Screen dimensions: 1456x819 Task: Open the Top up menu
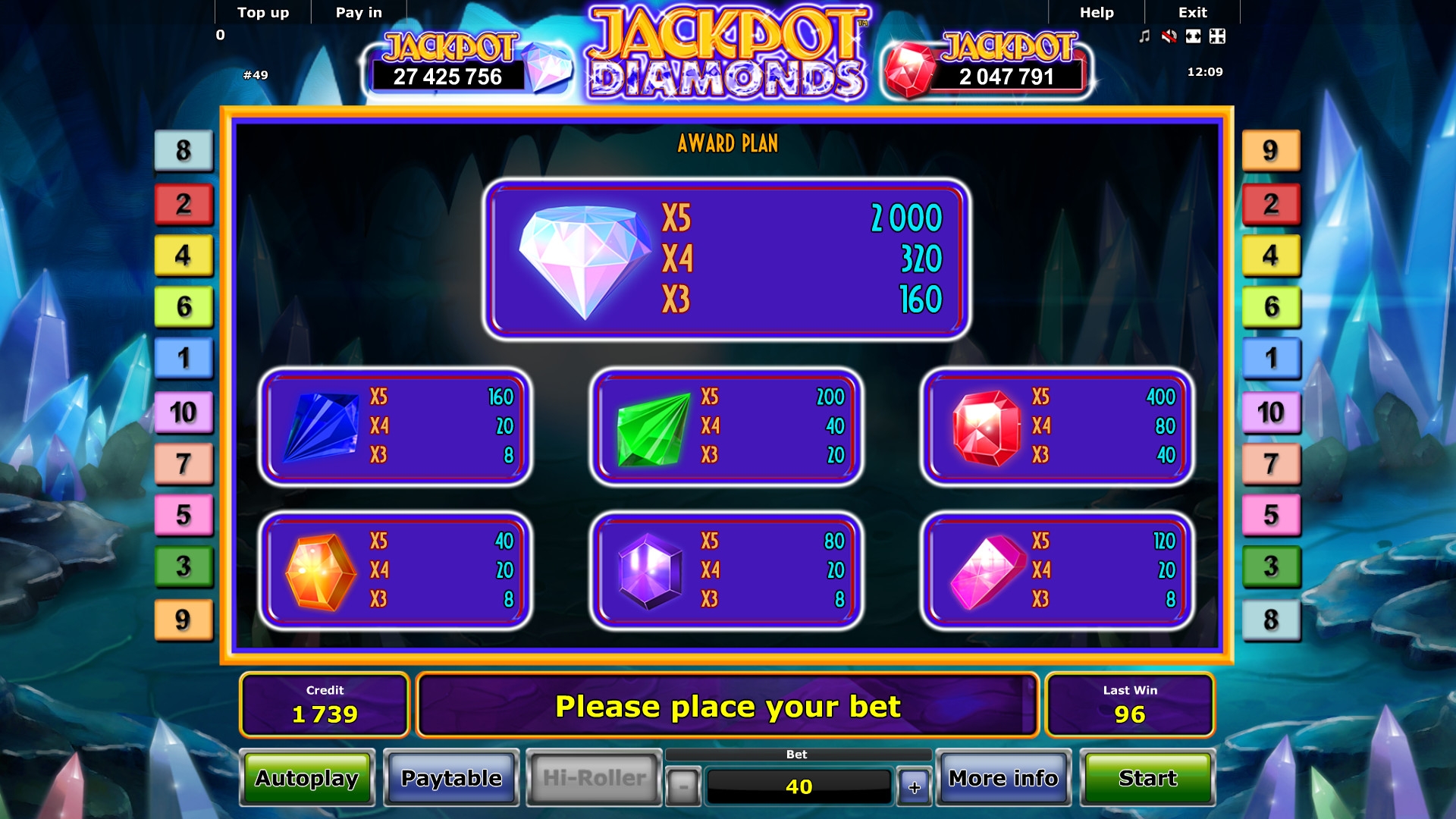263,12
